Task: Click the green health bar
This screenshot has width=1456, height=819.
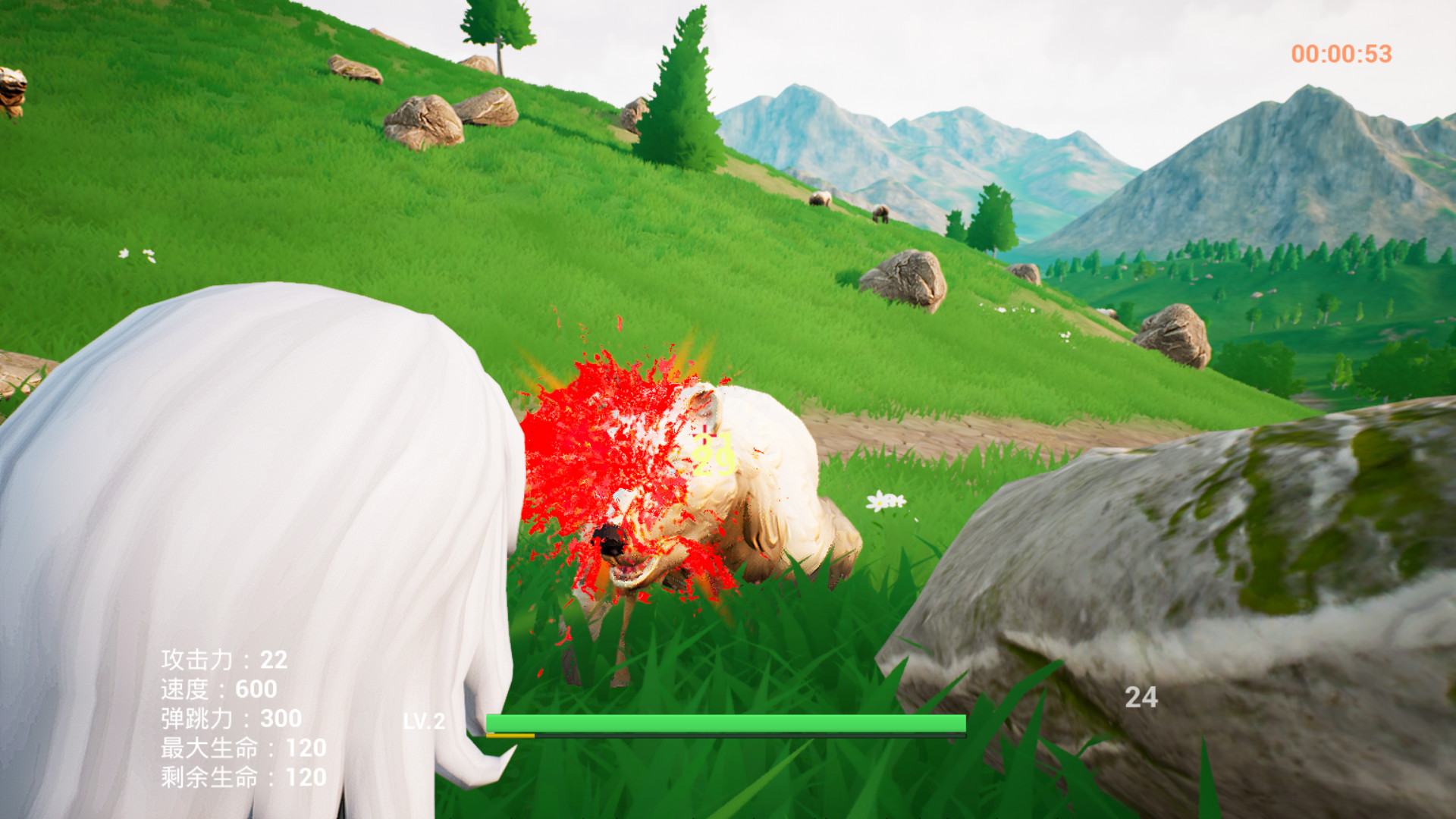Action: (x=726, y=724)
